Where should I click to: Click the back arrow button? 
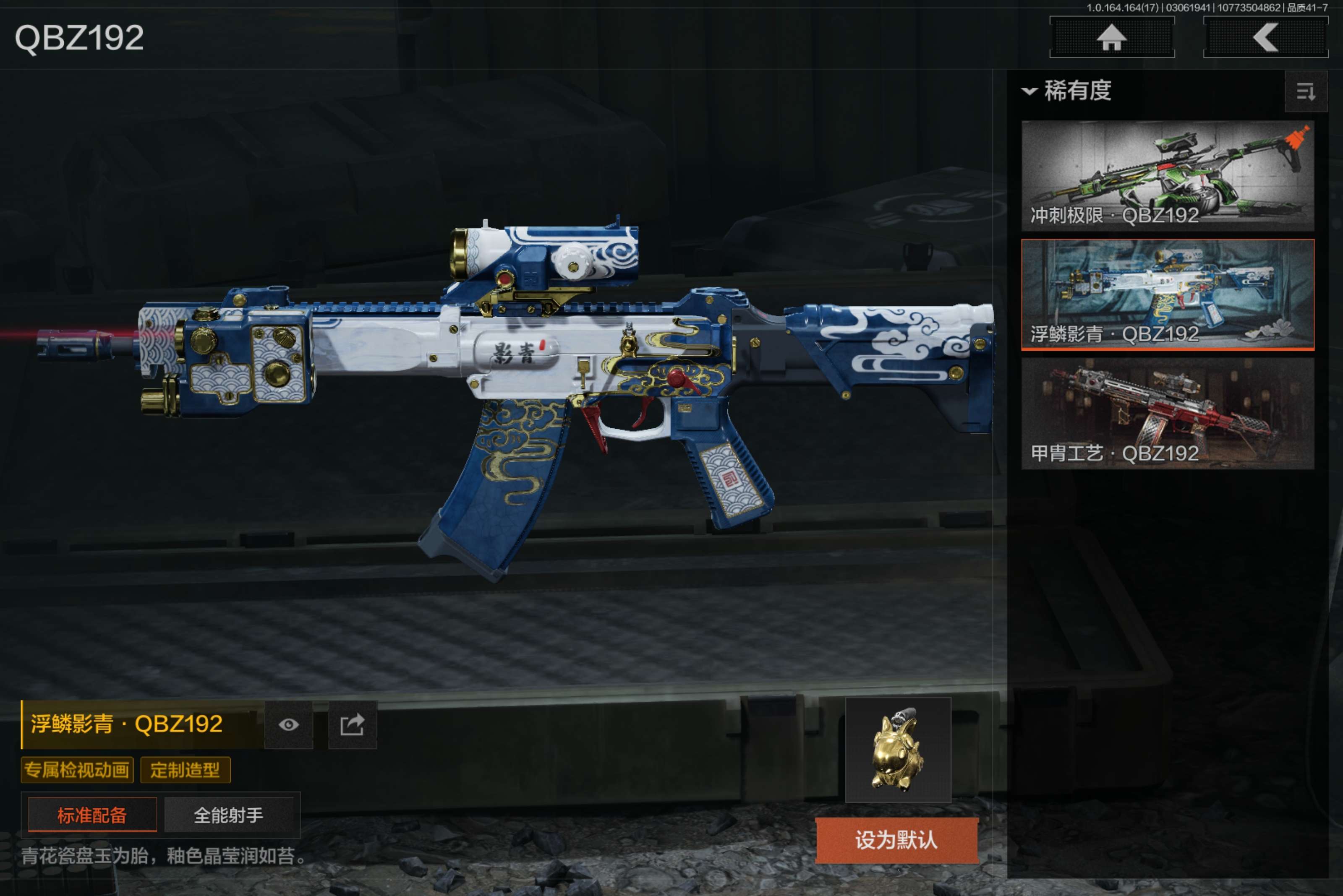tap(1265, 38)
